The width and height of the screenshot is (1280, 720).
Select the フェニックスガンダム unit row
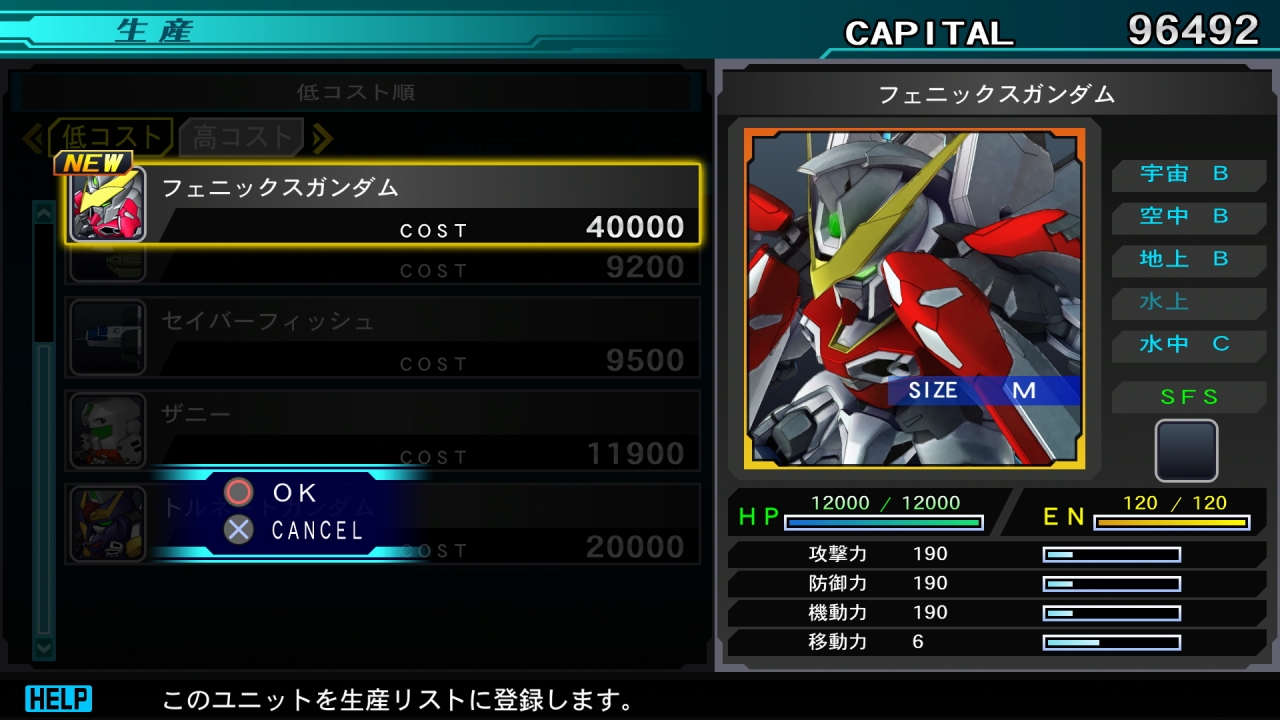click(x=384, y=204)
